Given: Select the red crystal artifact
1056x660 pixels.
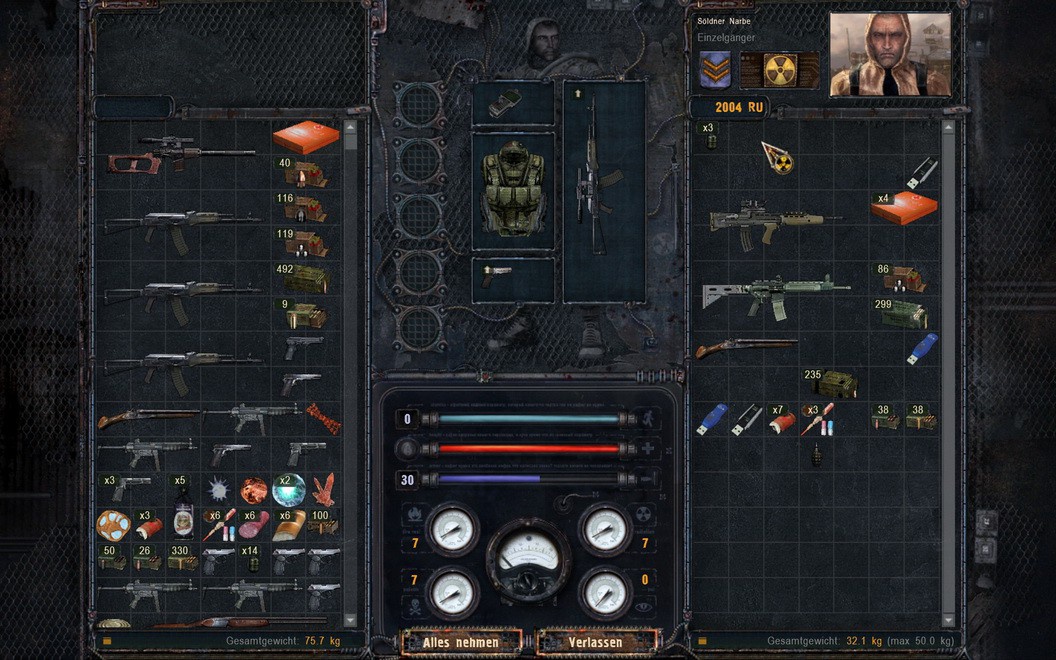Looking at the screenshot, I should pos(323,489).
